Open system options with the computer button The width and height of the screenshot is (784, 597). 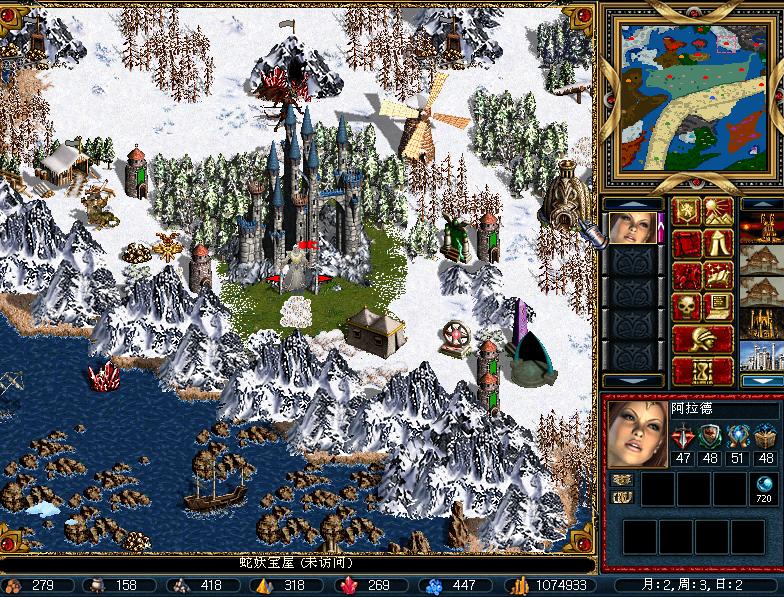click(x=718, y=306)
